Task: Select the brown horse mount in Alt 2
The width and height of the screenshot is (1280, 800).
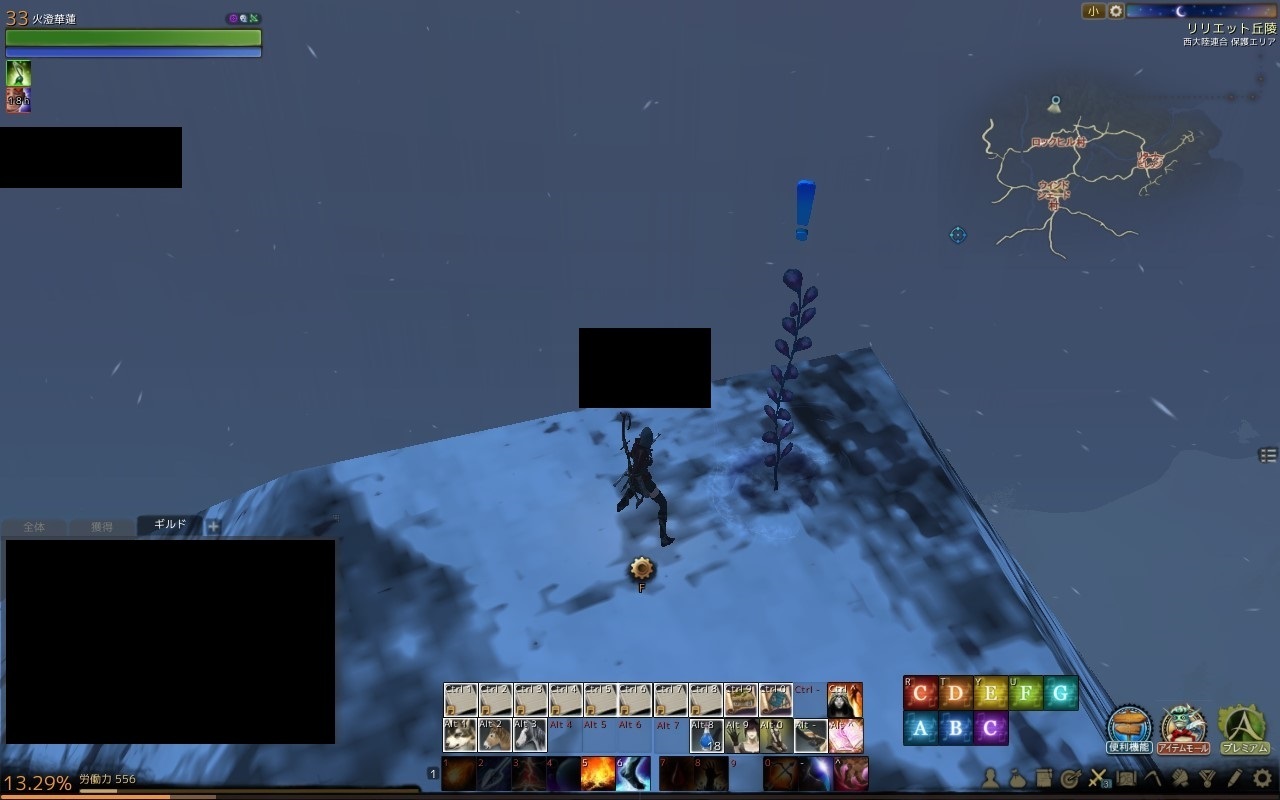Action: tap(495, 736)
